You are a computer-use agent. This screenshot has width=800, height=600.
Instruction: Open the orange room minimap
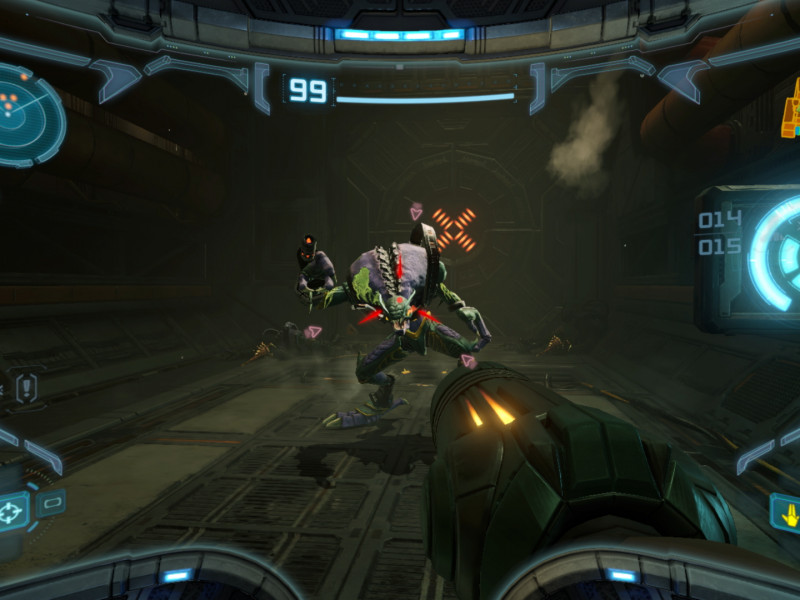791,112
